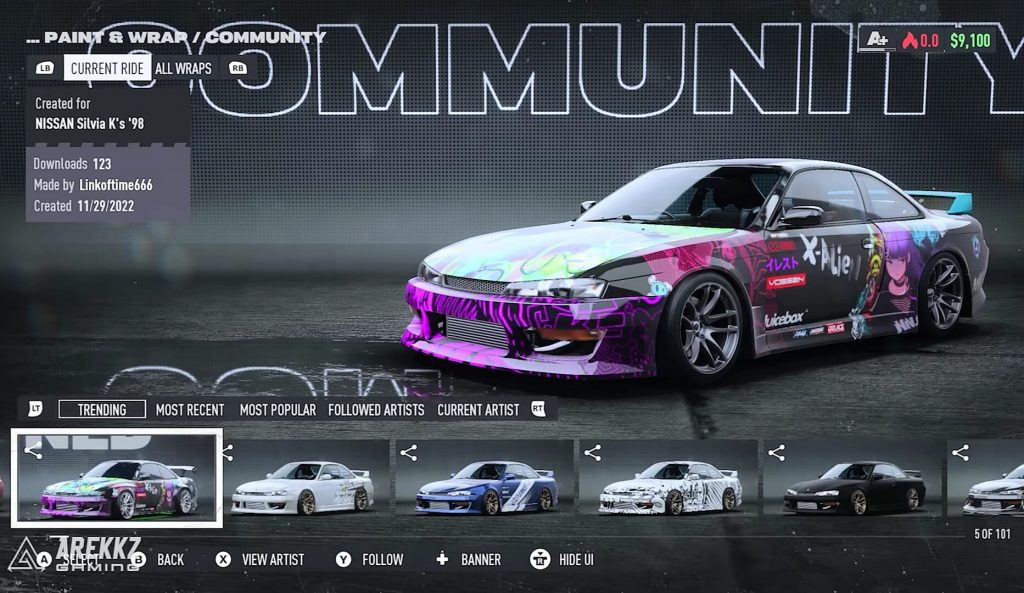Open the Most Popular wraps list
The width and height of the screenshot is (1024, 593).
(278, 409)
